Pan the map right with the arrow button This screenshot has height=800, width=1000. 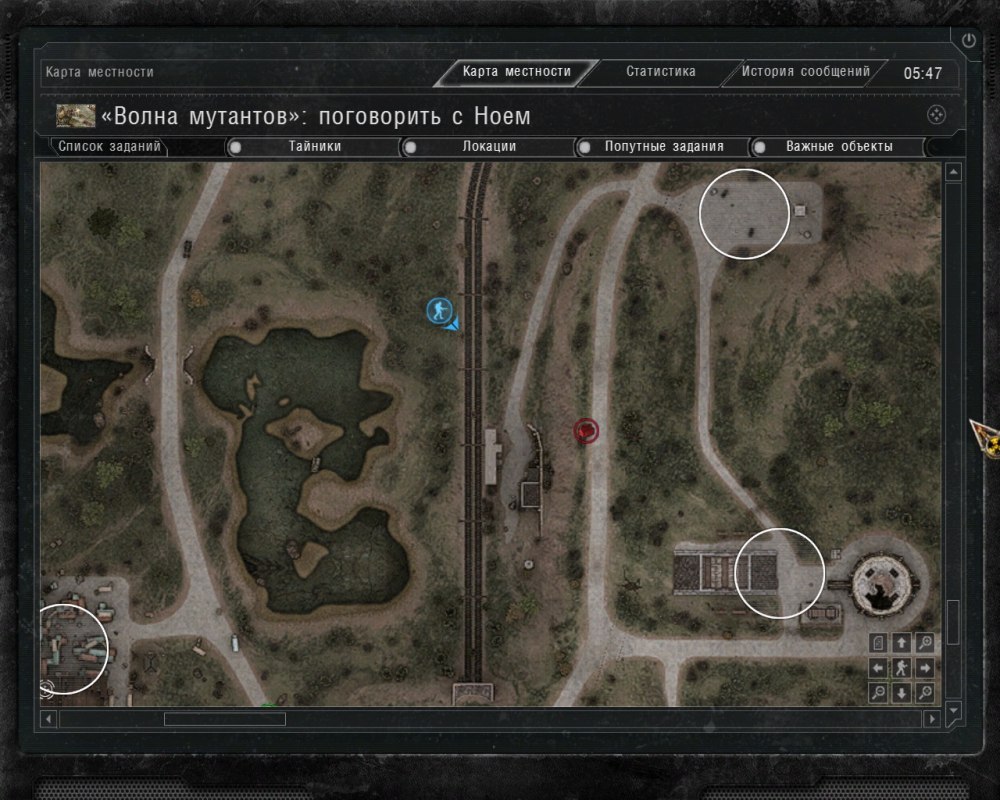click(925, 668)
